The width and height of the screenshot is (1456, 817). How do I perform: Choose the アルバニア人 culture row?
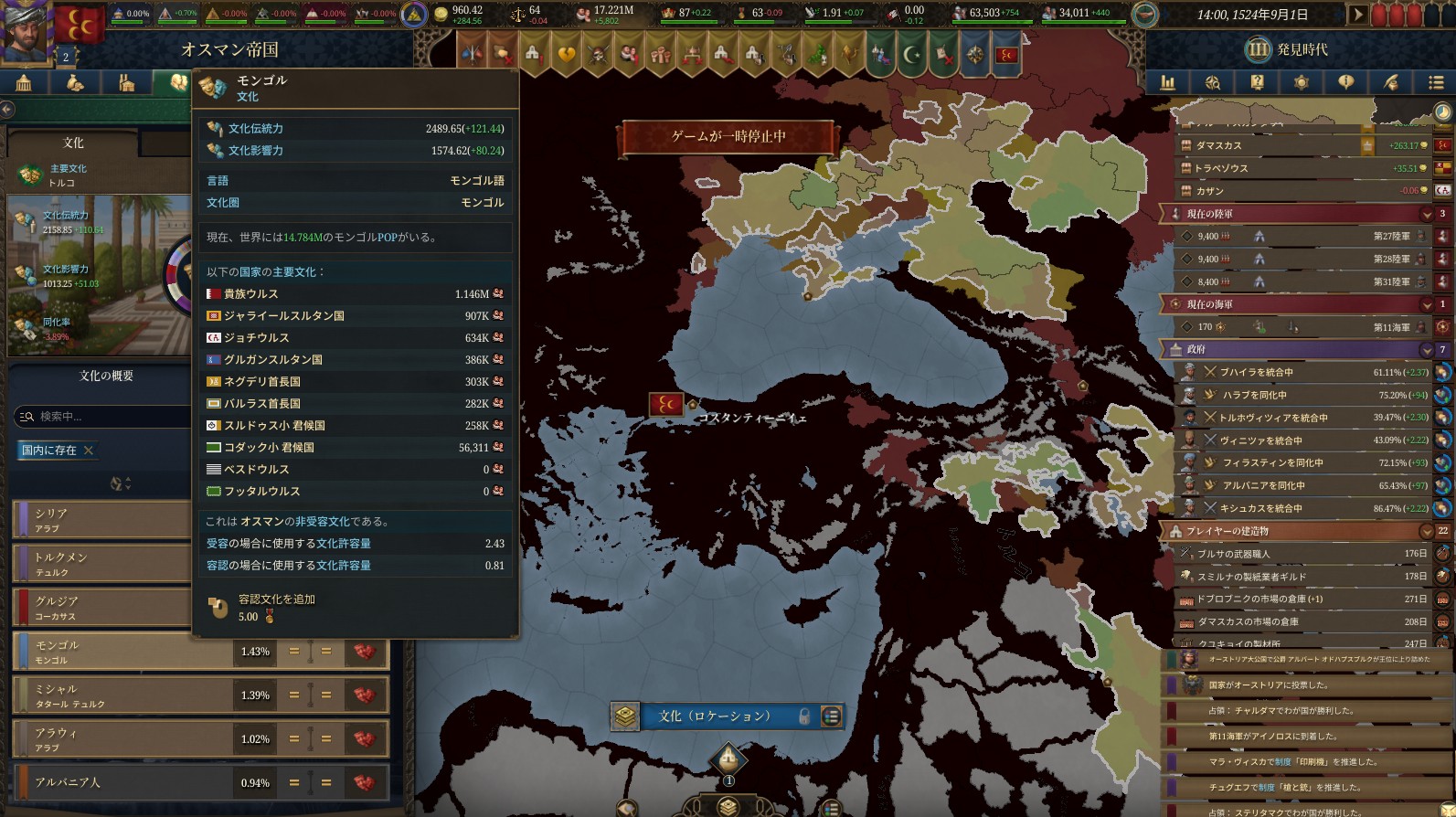click(119, 783)
